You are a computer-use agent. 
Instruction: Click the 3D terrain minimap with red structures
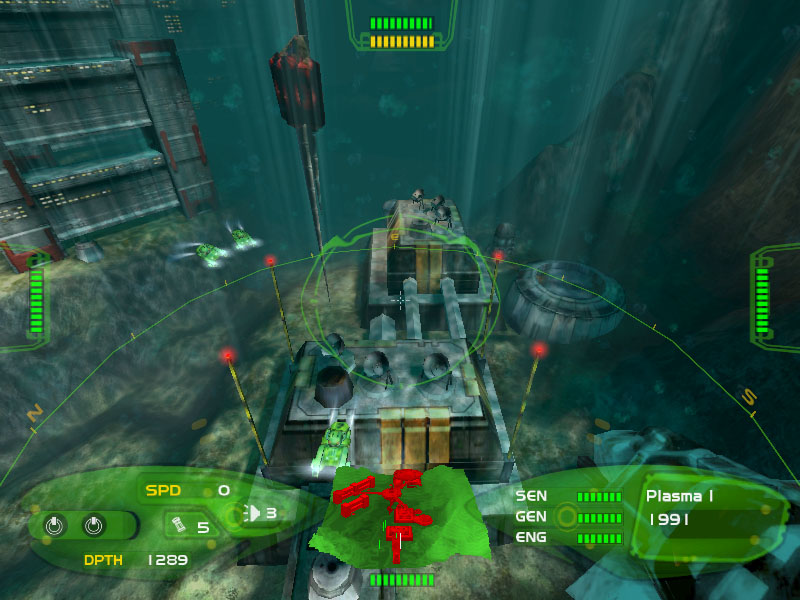pos(398,510)
